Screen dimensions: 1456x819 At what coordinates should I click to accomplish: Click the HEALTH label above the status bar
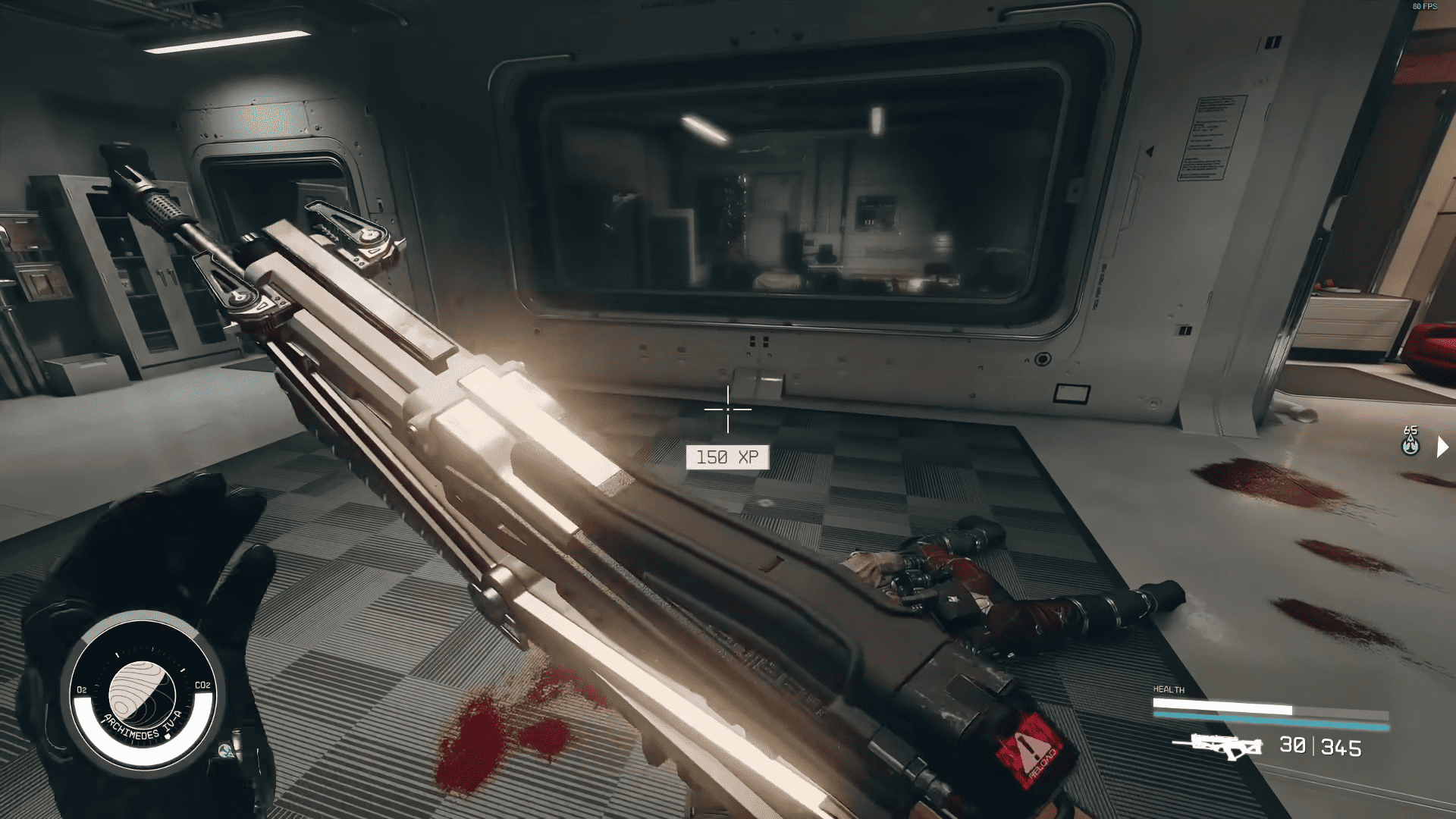pyautogui.click(x=1169, y=689)
